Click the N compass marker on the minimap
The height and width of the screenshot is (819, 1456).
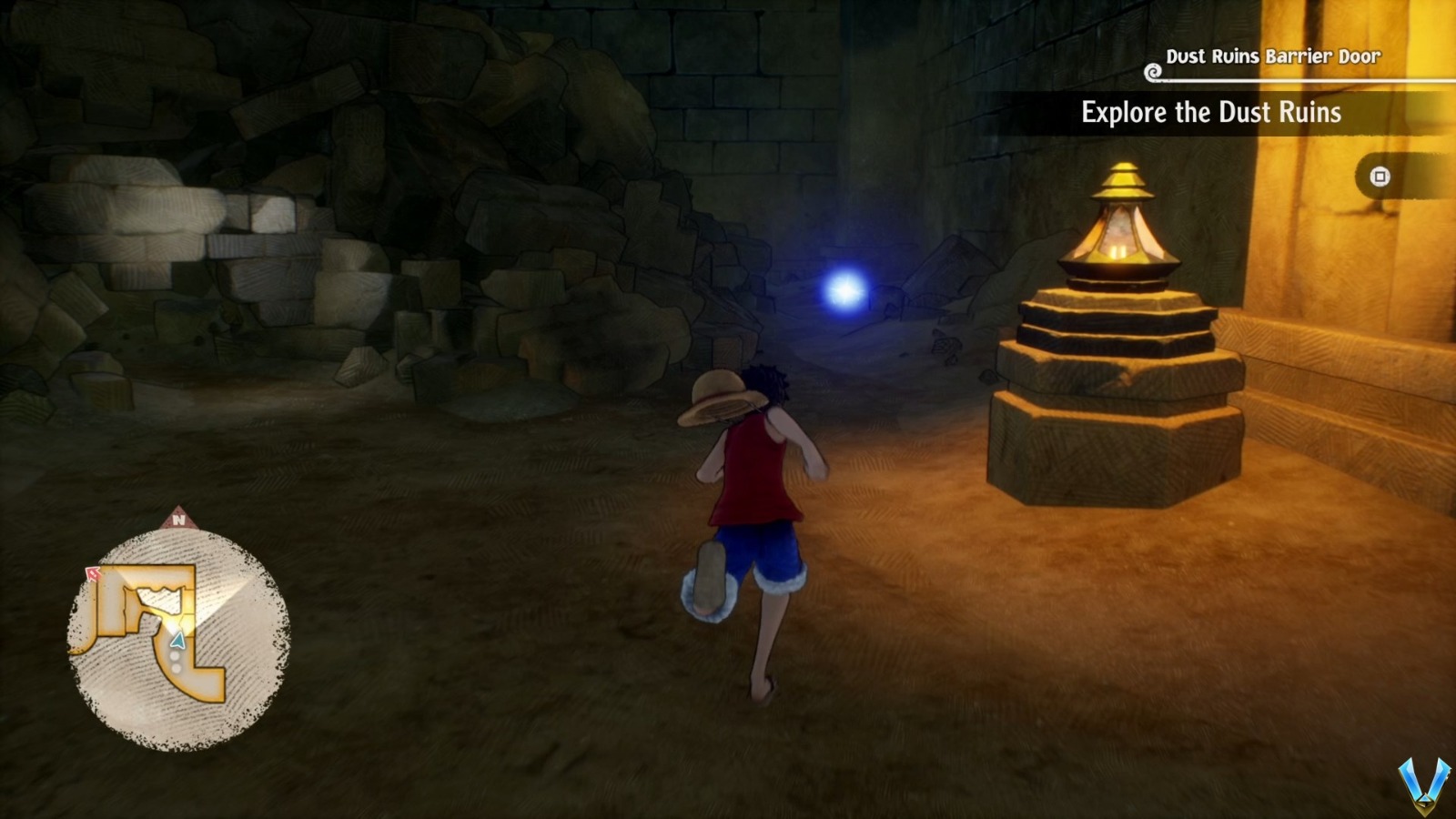coord(179,520)
